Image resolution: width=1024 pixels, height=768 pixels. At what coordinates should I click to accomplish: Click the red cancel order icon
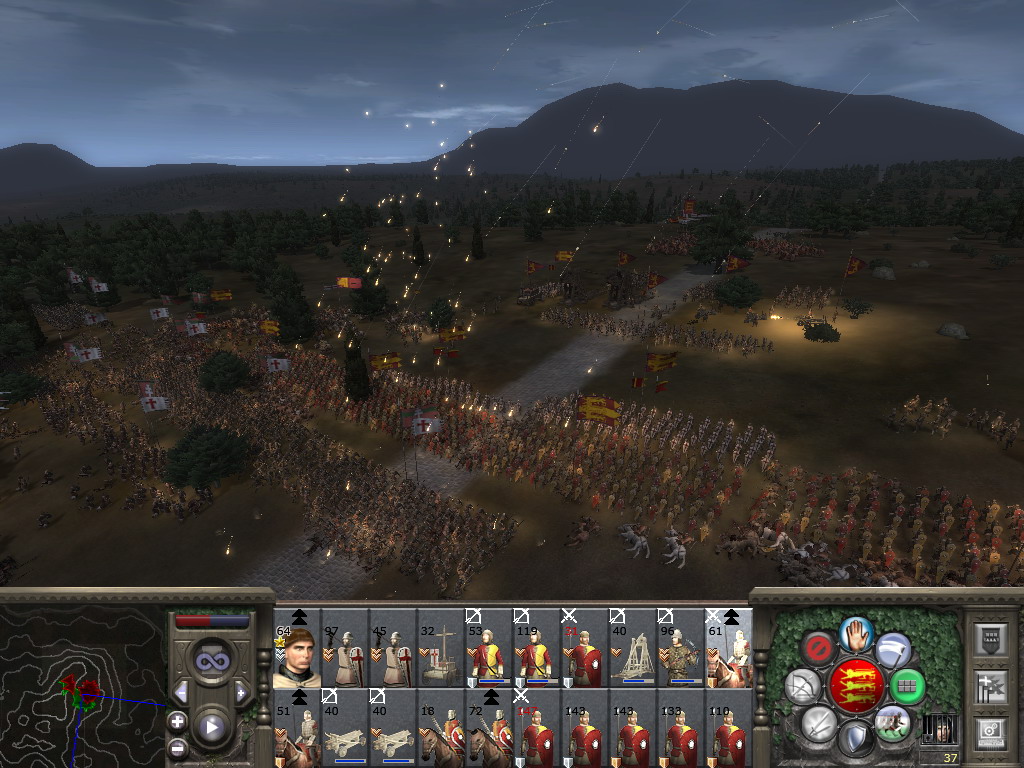tap(820, 649)
